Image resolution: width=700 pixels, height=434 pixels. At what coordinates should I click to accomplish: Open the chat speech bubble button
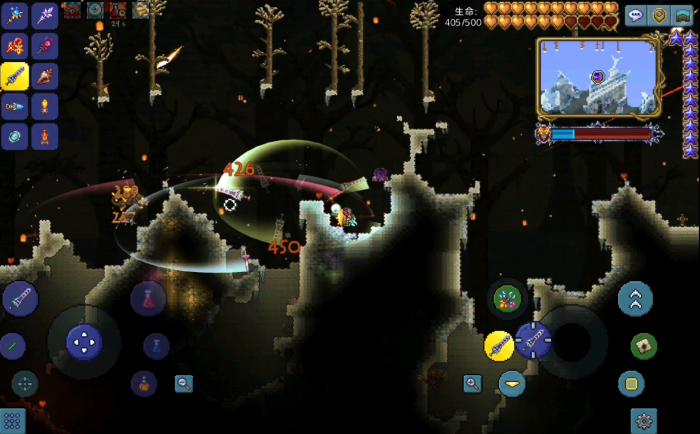click(636, 15)
